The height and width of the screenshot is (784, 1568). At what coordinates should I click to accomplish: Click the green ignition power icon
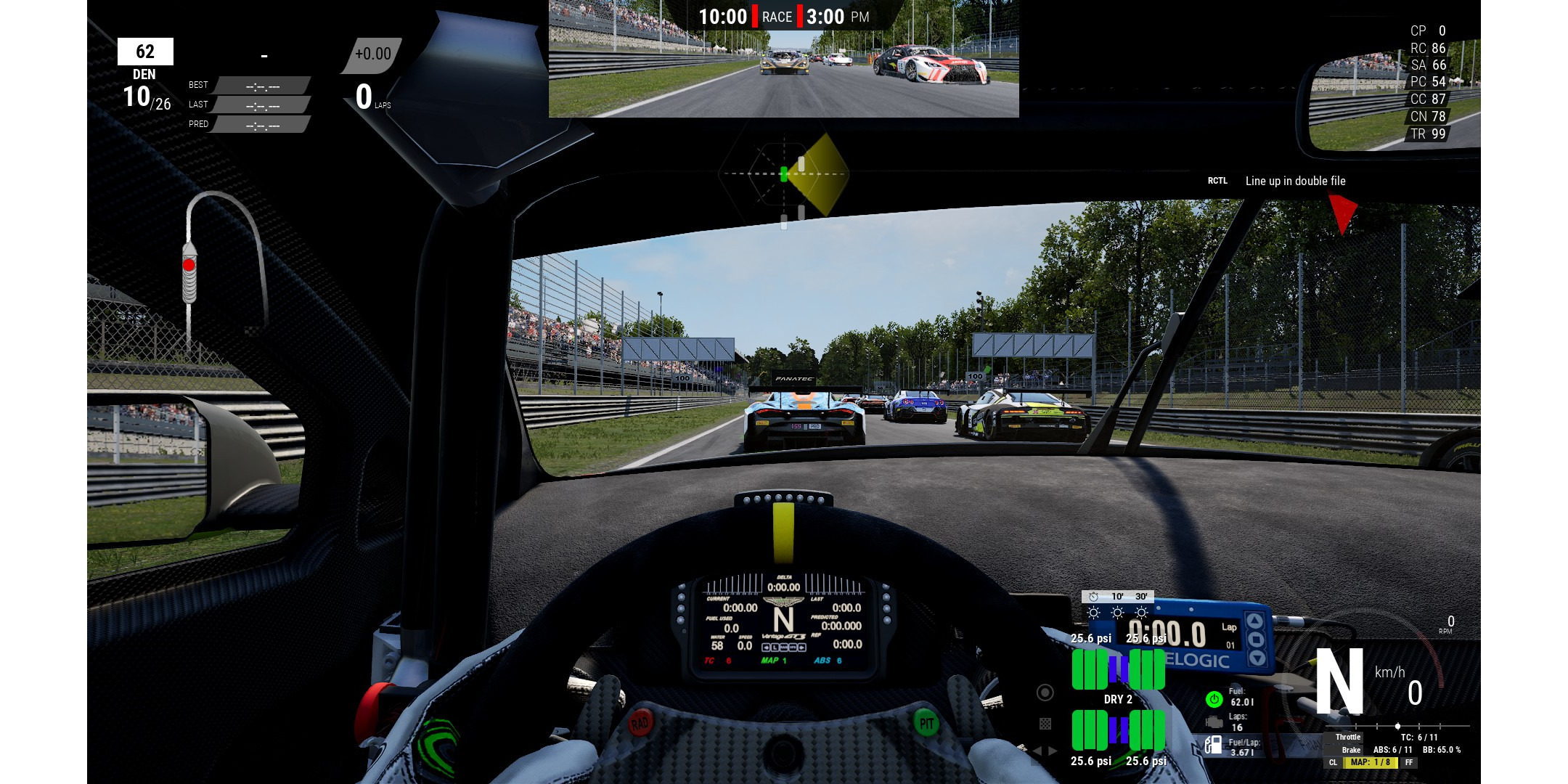pyautogui.click(x=1214, y=699)
